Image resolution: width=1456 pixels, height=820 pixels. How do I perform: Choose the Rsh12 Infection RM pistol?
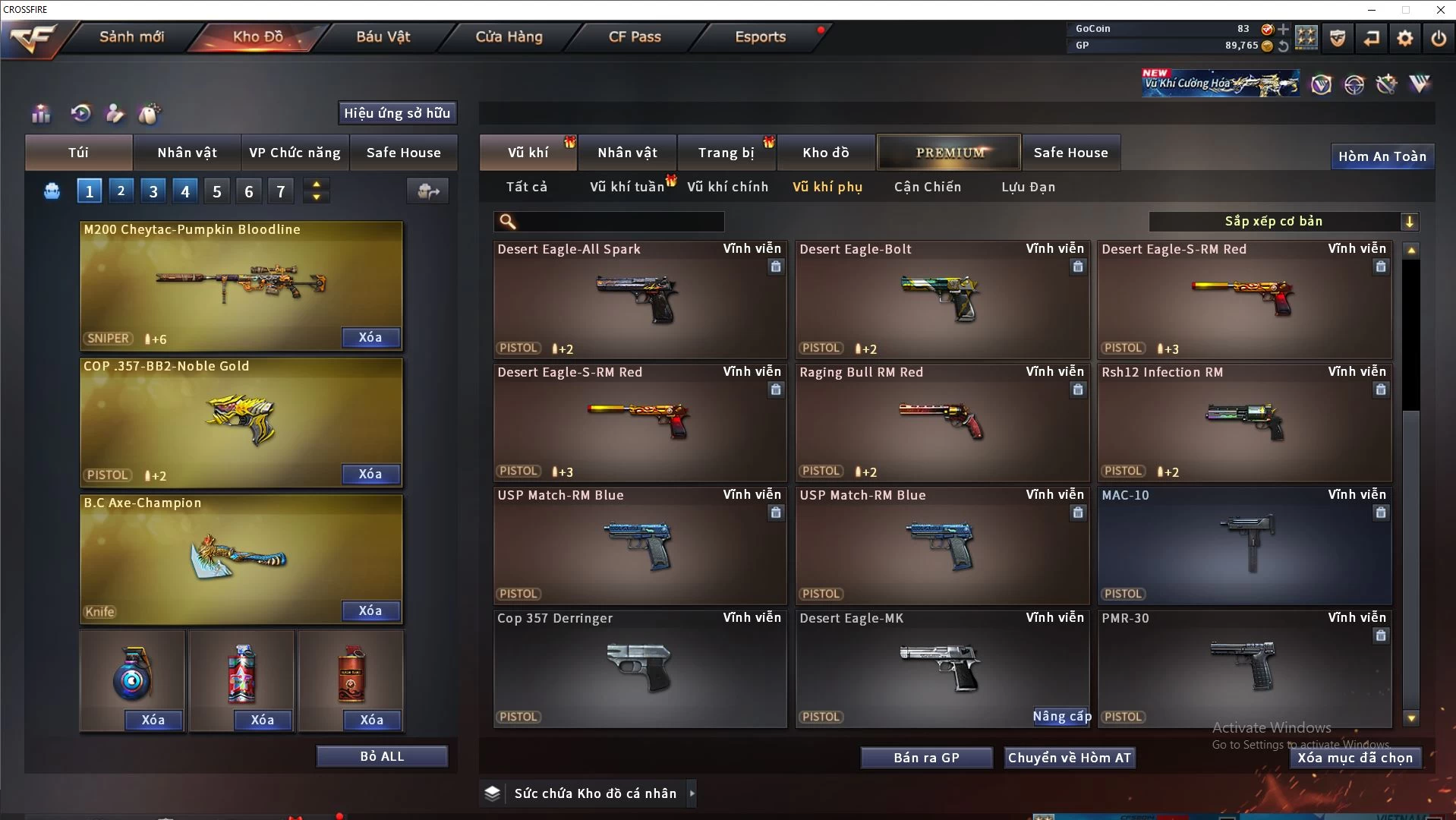pyautogui.click(x=1244, y=422)
